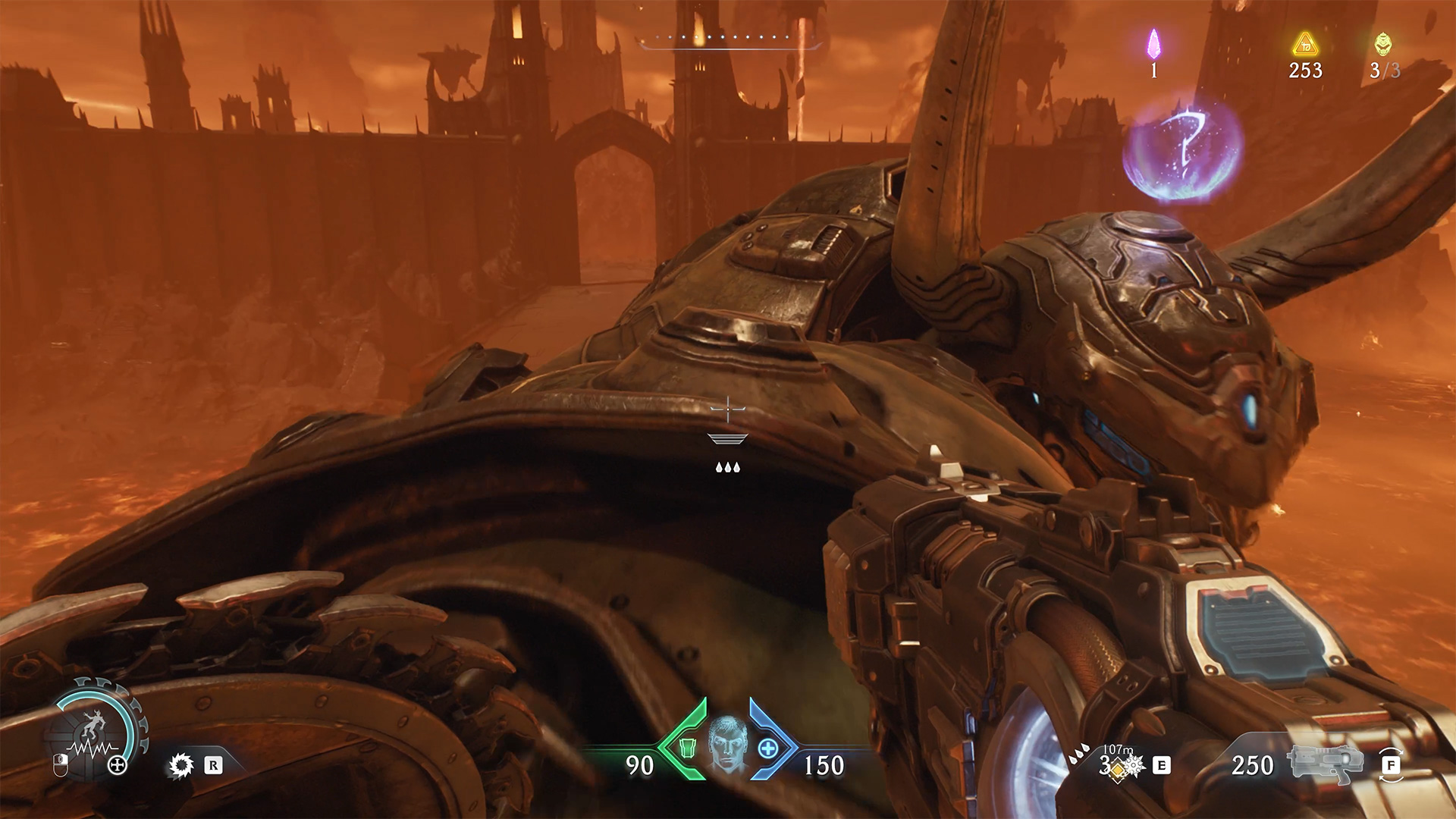This screenshot has height=819, width=1456.
Task: Select the gold triangle currency icon
Action: (1305, 45)
